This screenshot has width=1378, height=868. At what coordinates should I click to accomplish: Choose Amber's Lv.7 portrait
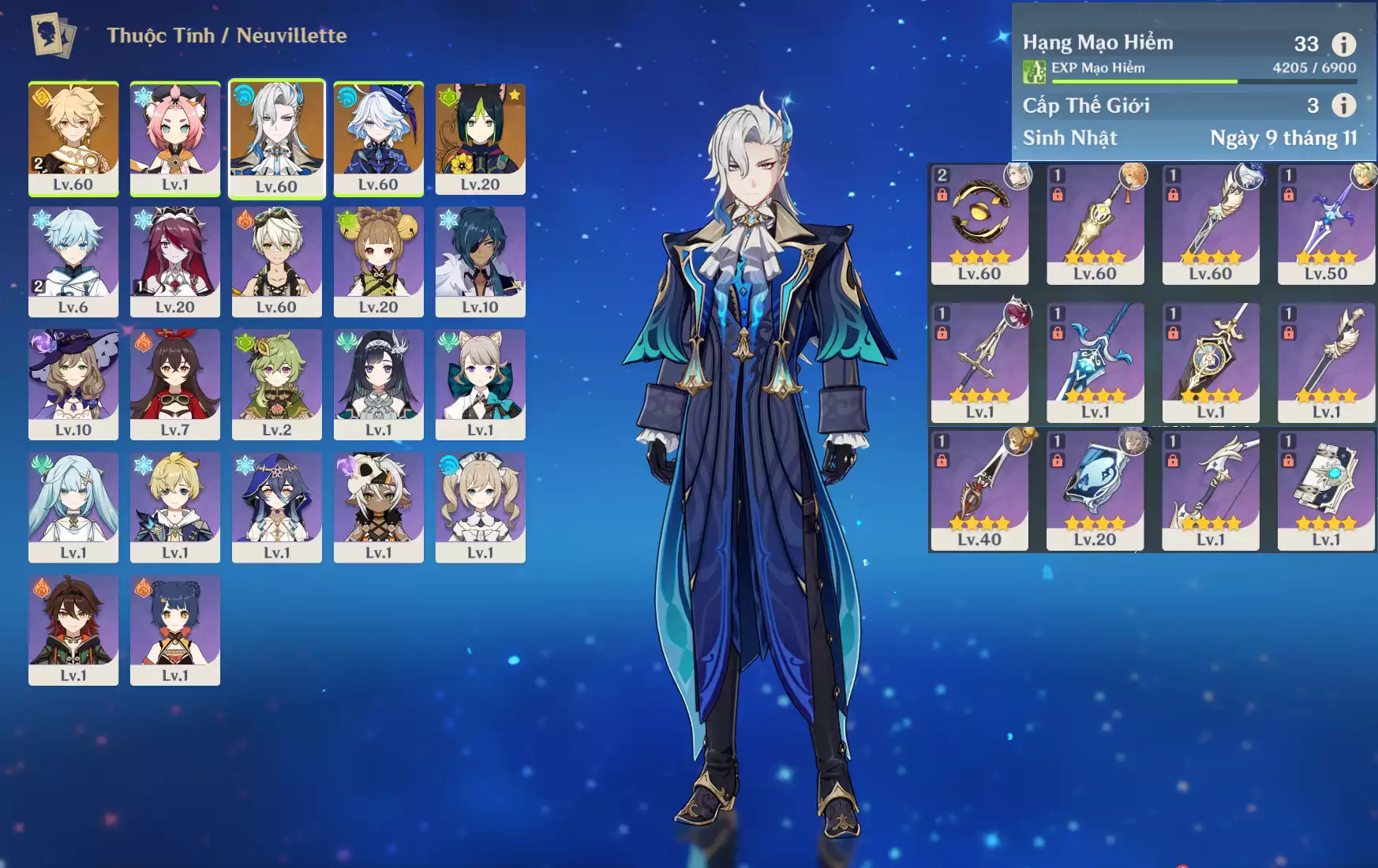175,384
